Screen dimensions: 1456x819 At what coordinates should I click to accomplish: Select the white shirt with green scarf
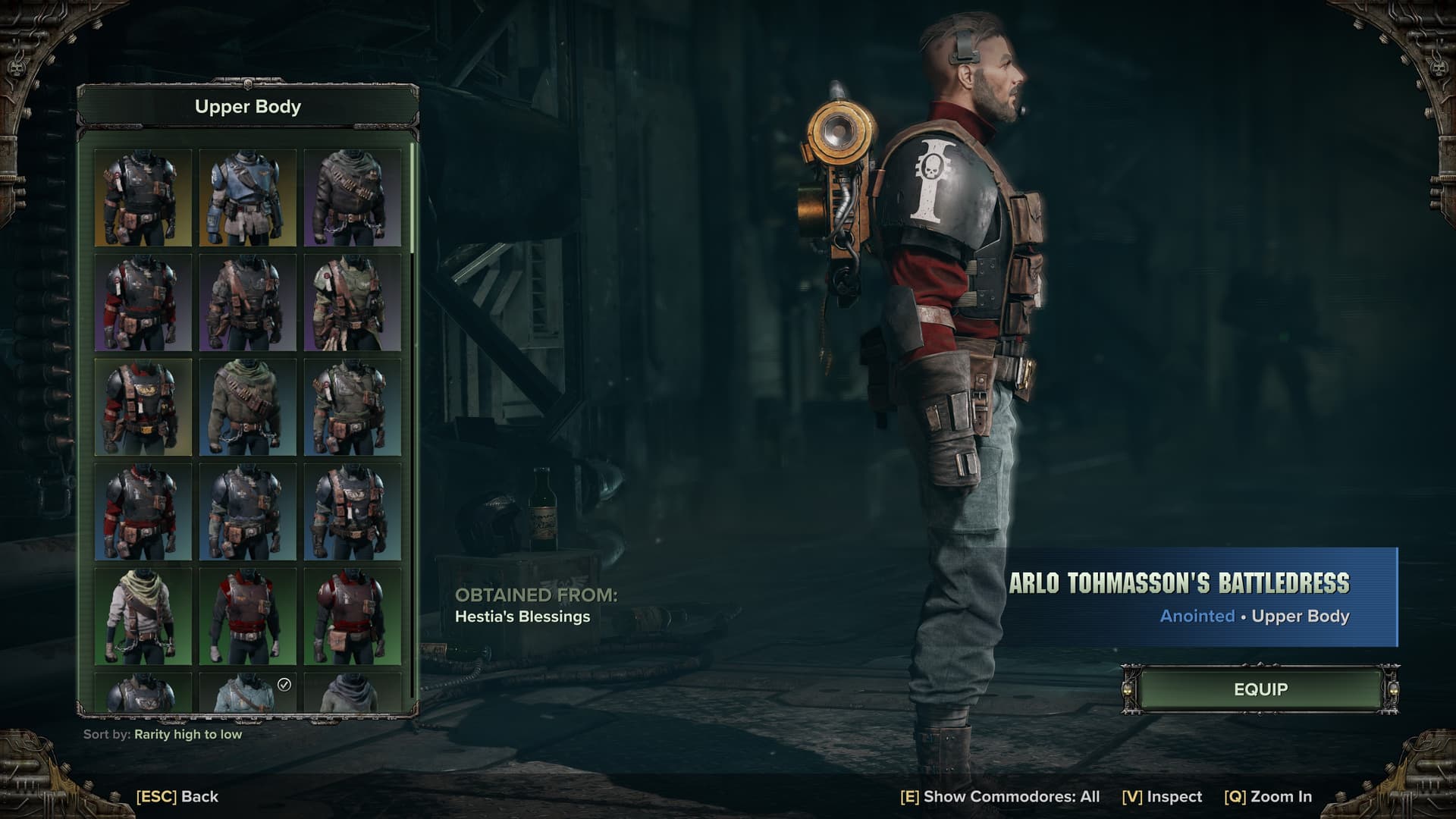(143, 616)
